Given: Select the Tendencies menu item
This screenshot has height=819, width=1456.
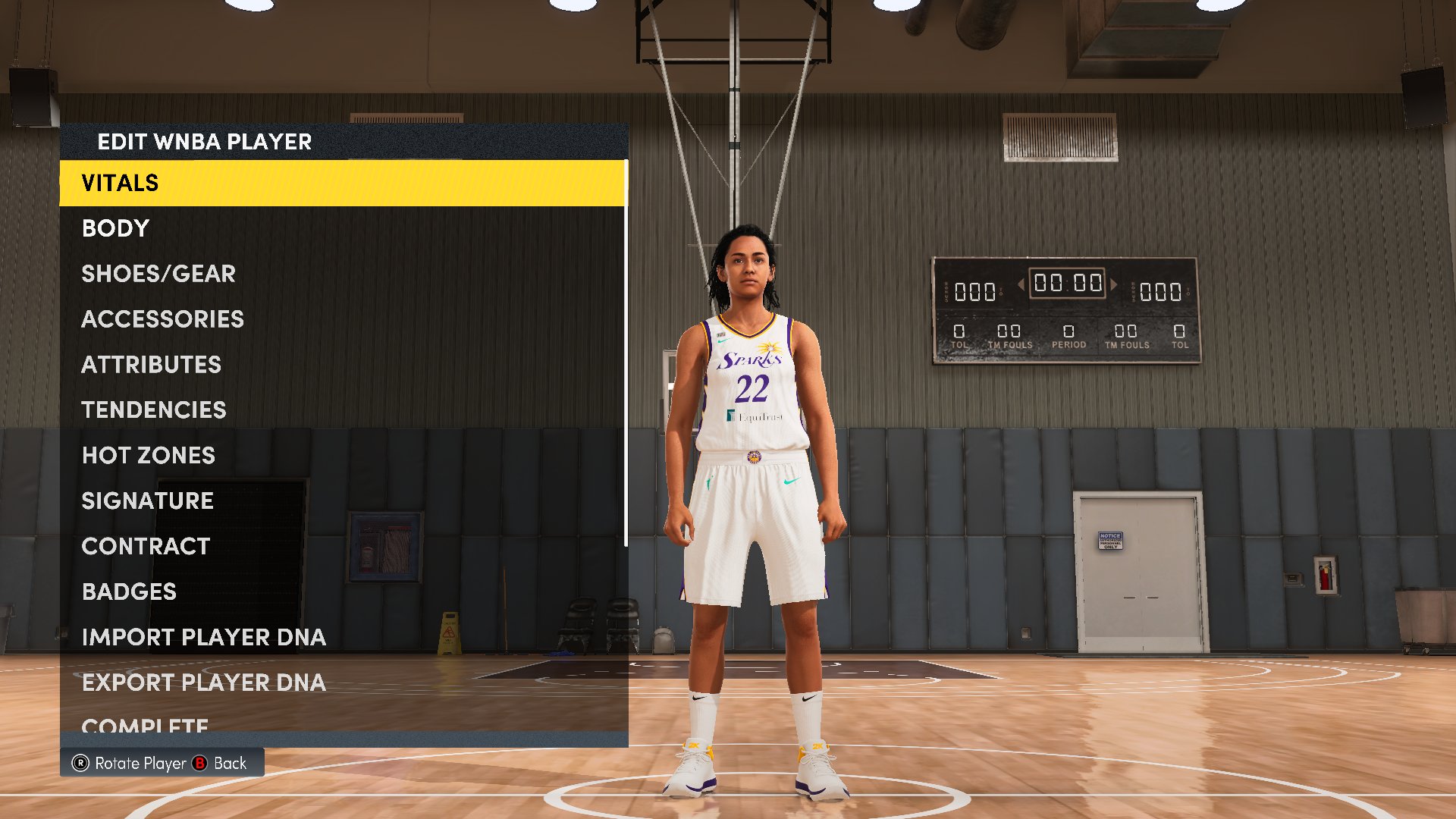Looking at the screenshot, I should [x=153, y=410].
